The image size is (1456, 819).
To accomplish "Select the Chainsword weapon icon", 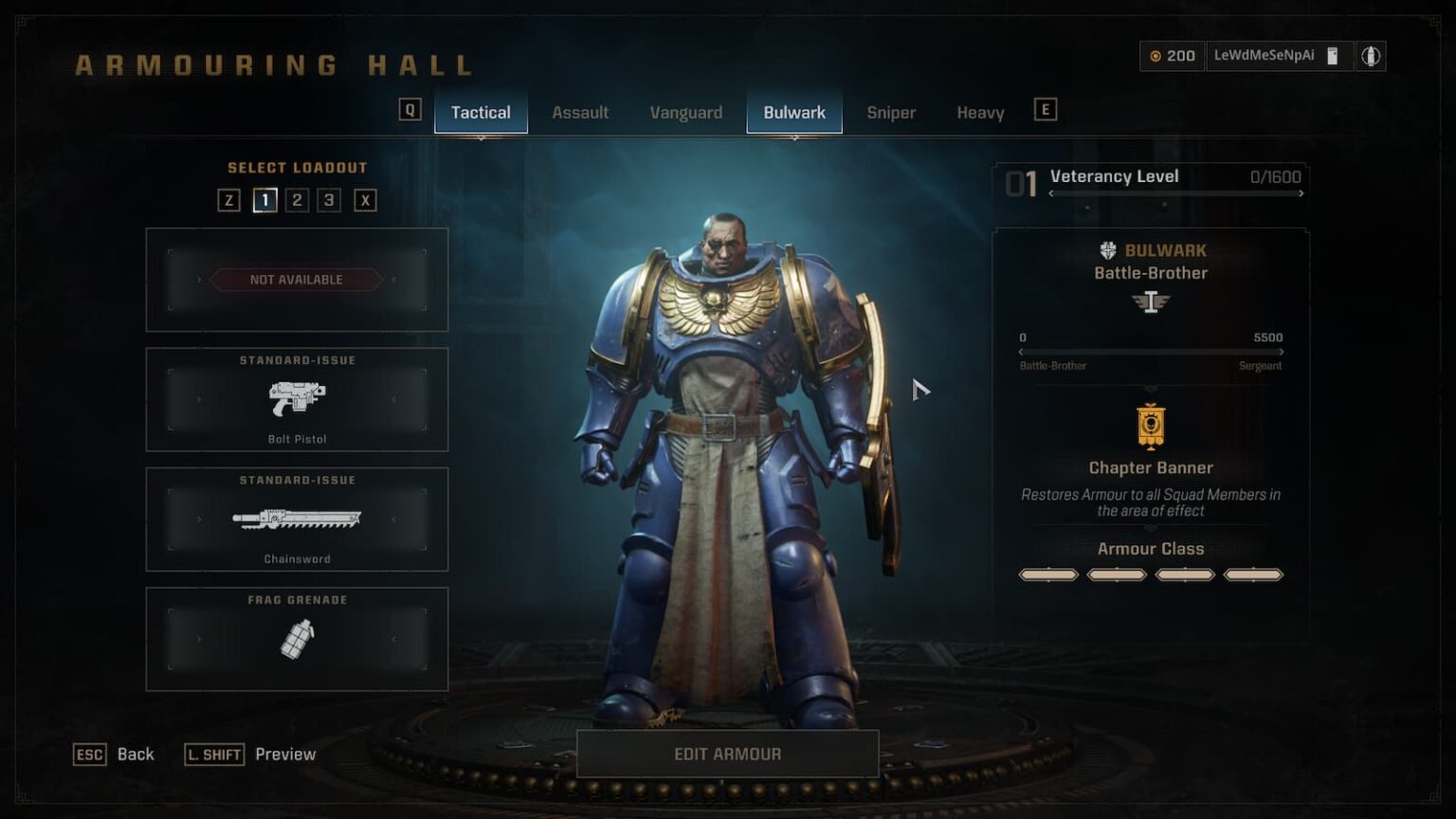I will (297, 519).
